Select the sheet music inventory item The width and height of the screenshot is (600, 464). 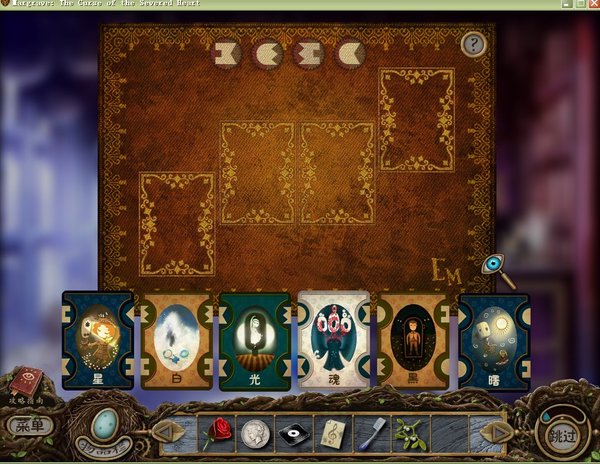click(x=332, y=433)
